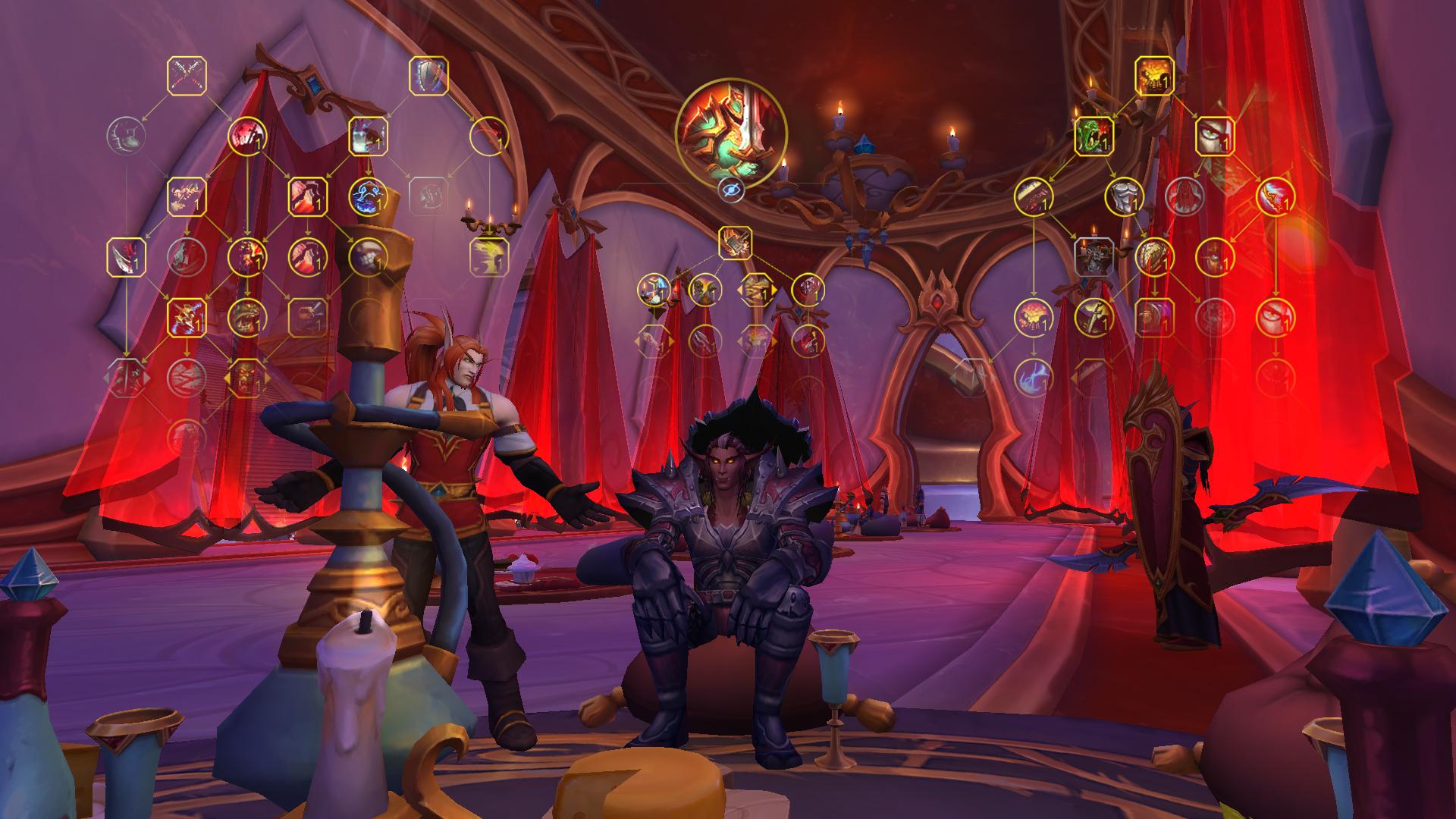The height and width of the screenshot is (819, 1456).
Task: Select the blue lightning swirl talent
Action: coord(1033,377)
